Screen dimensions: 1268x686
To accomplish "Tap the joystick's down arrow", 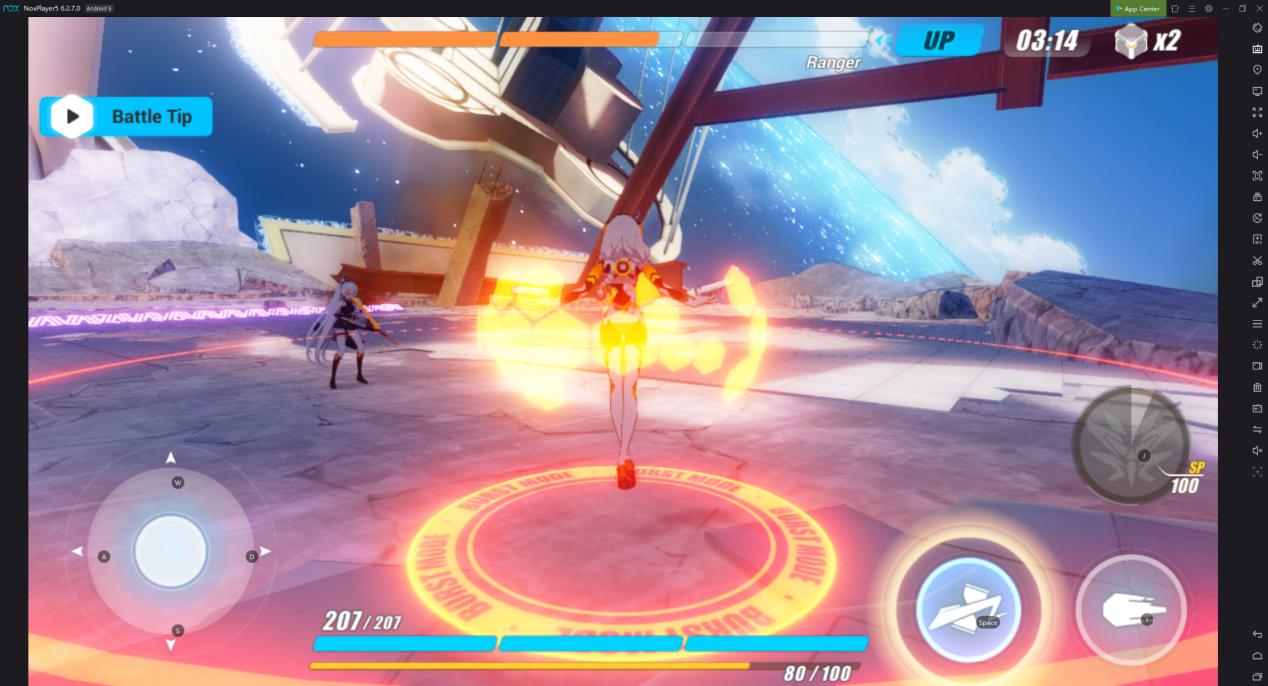I will click(x=171, y=645).
